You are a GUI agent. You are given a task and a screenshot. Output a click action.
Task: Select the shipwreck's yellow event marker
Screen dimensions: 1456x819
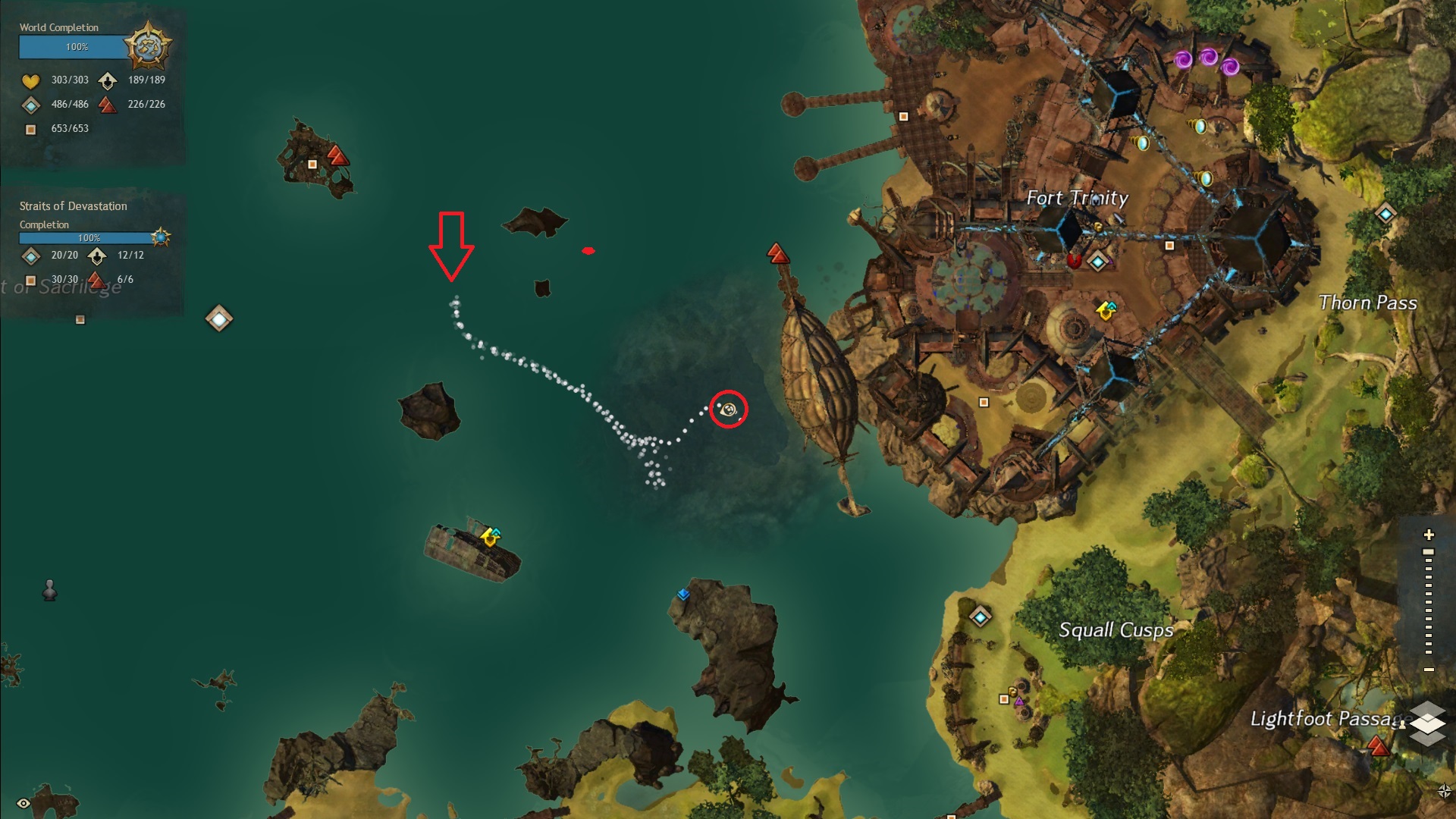pos(490,537)
